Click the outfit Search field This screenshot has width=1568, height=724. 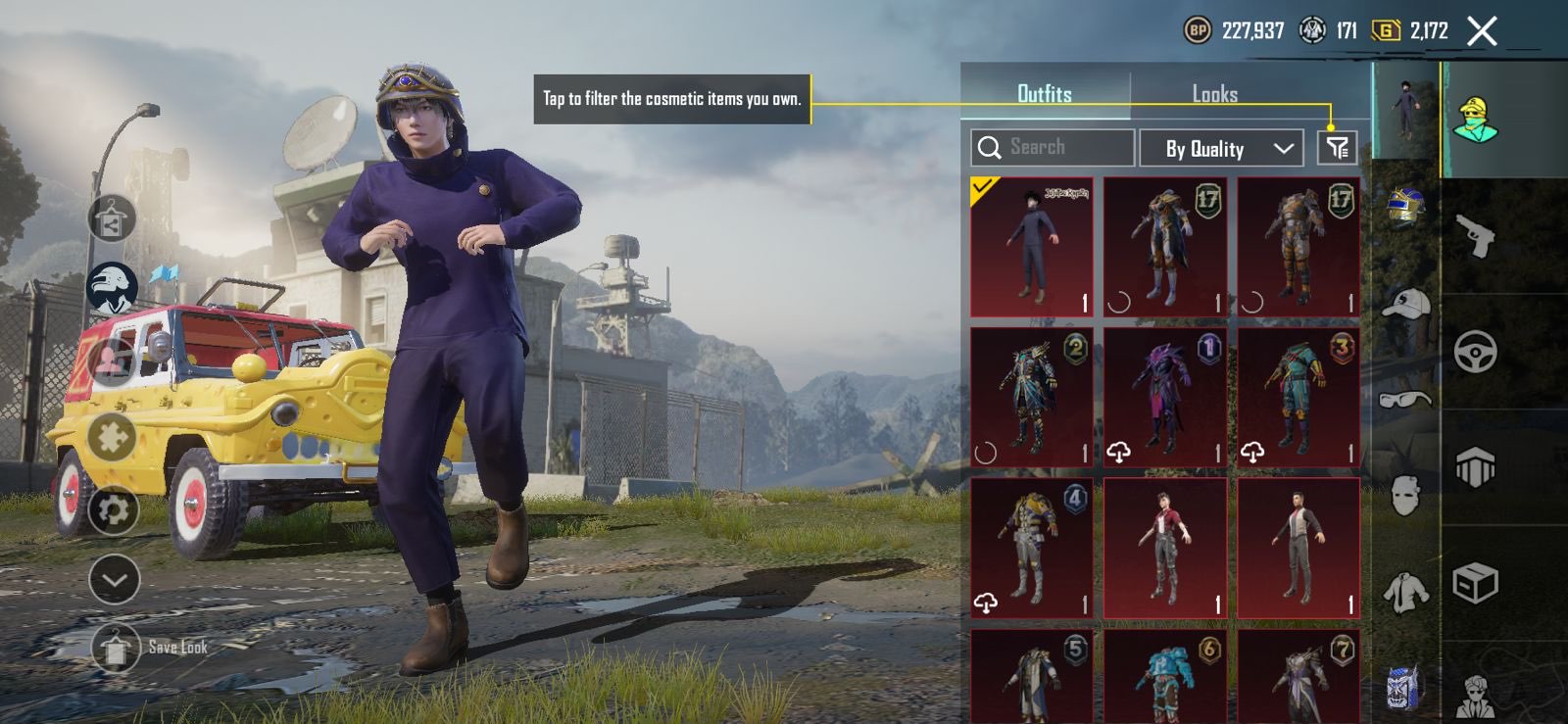point(1053,148)
